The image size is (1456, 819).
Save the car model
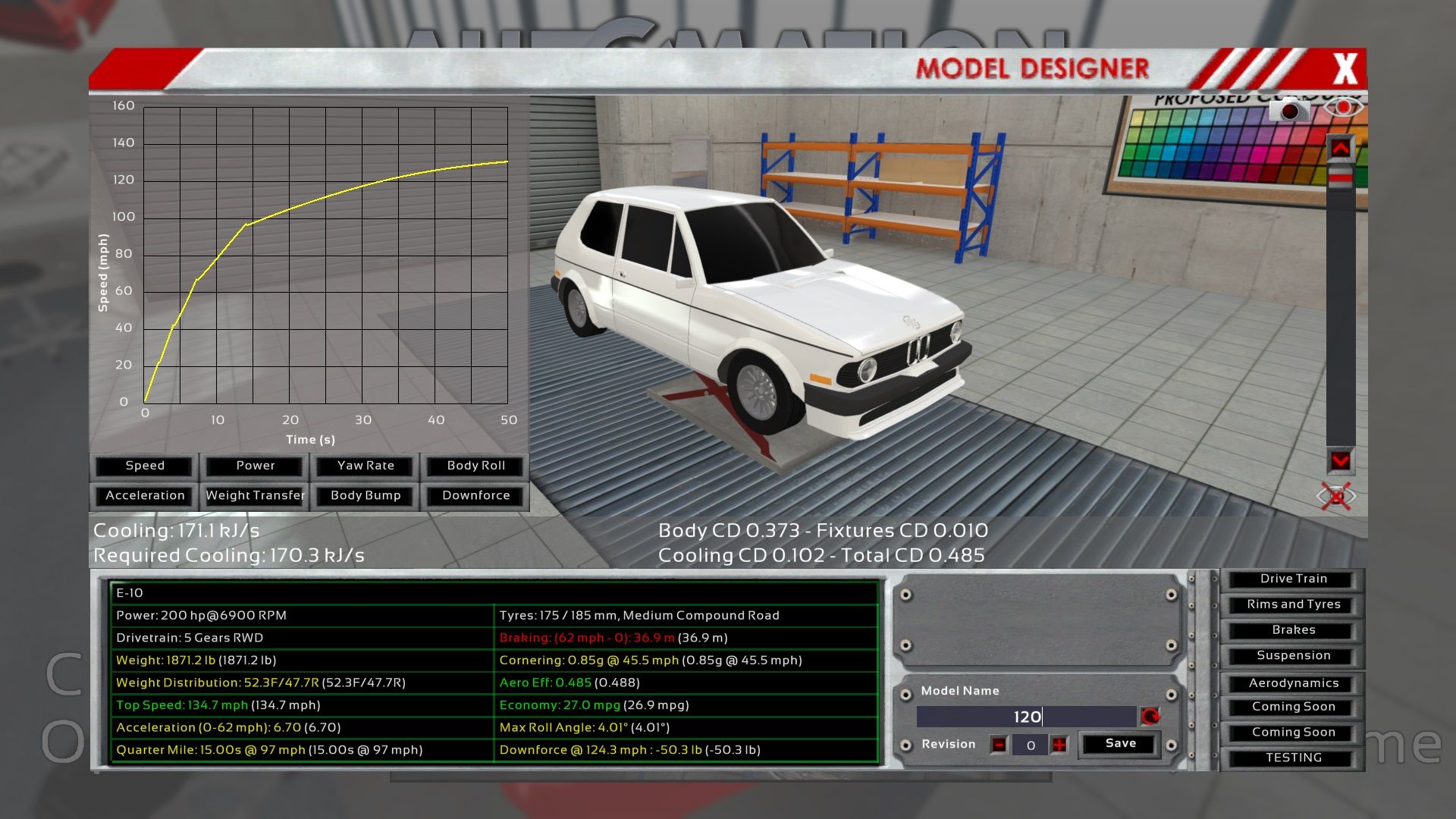(x=1120, y=744)
